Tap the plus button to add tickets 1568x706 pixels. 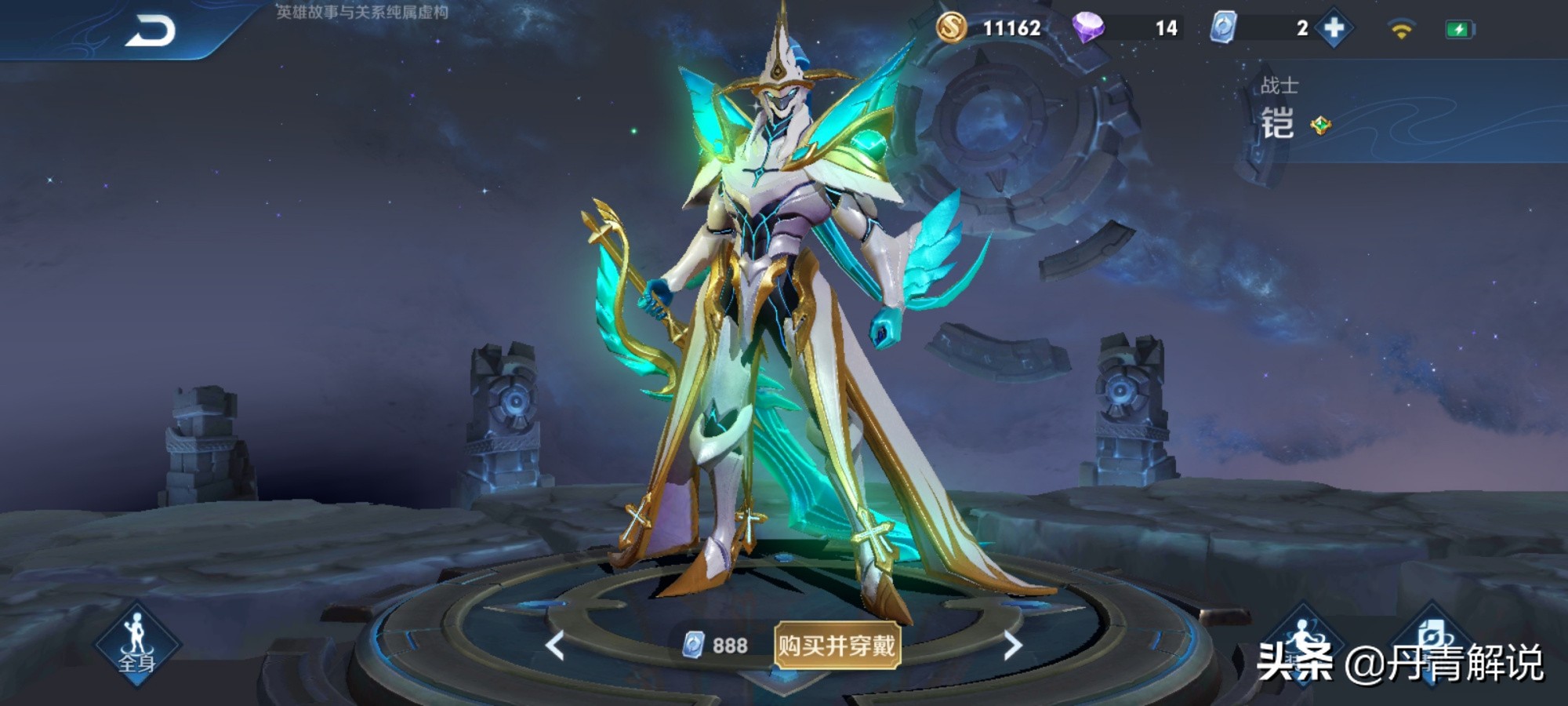click(x=1334, y=28)
